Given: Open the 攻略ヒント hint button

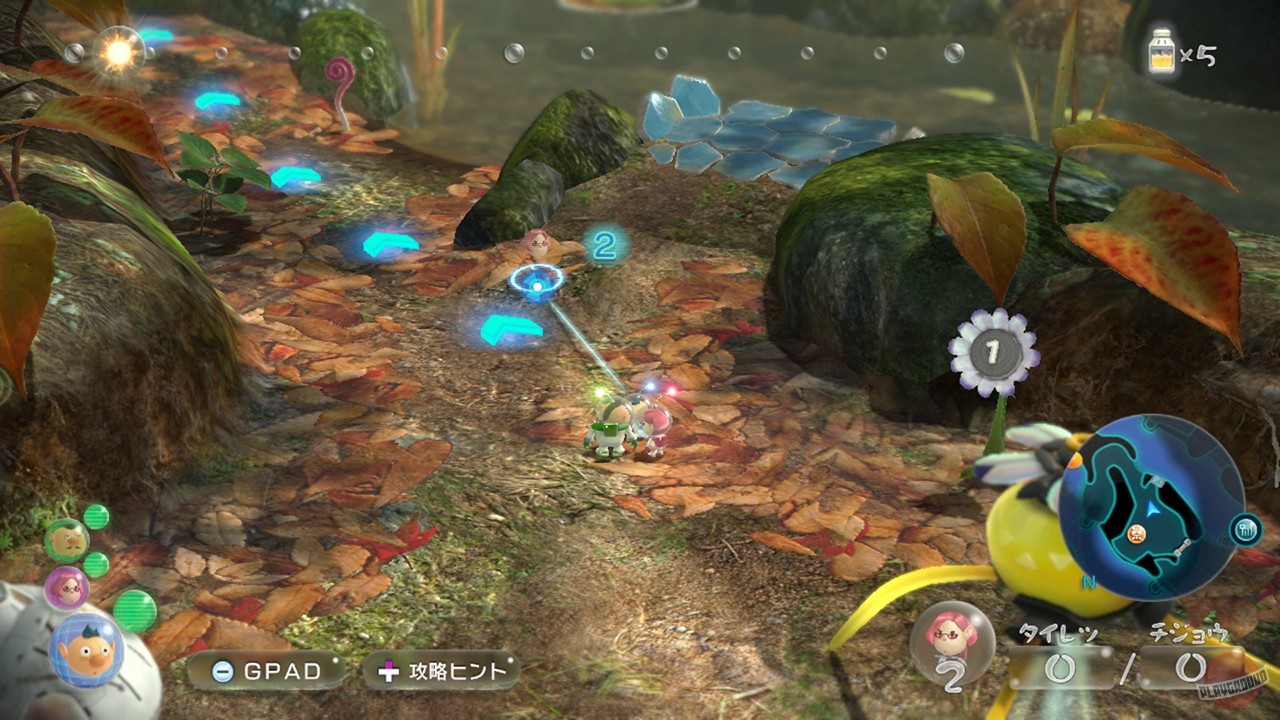Looking at the screenshot, I should pyautogui.click(x=443, y=671).
